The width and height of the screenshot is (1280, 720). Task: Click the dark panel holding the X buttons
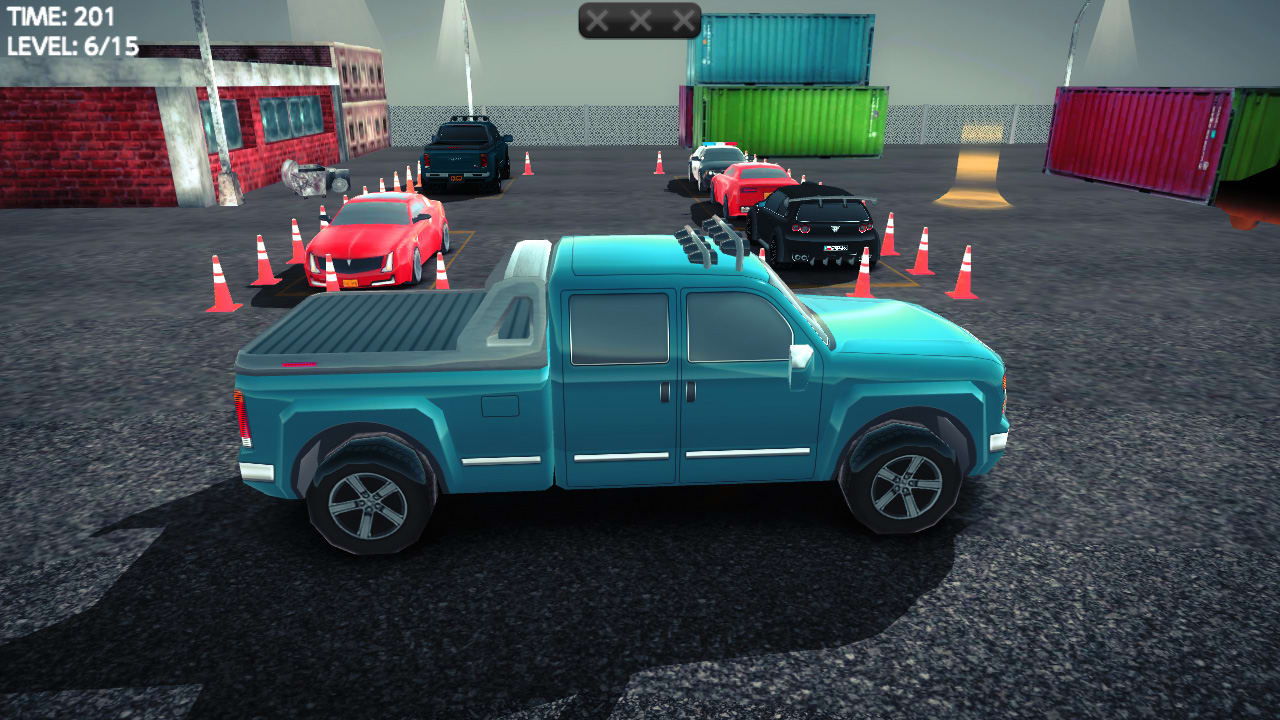pyautogui.click(x=640, y=22)
